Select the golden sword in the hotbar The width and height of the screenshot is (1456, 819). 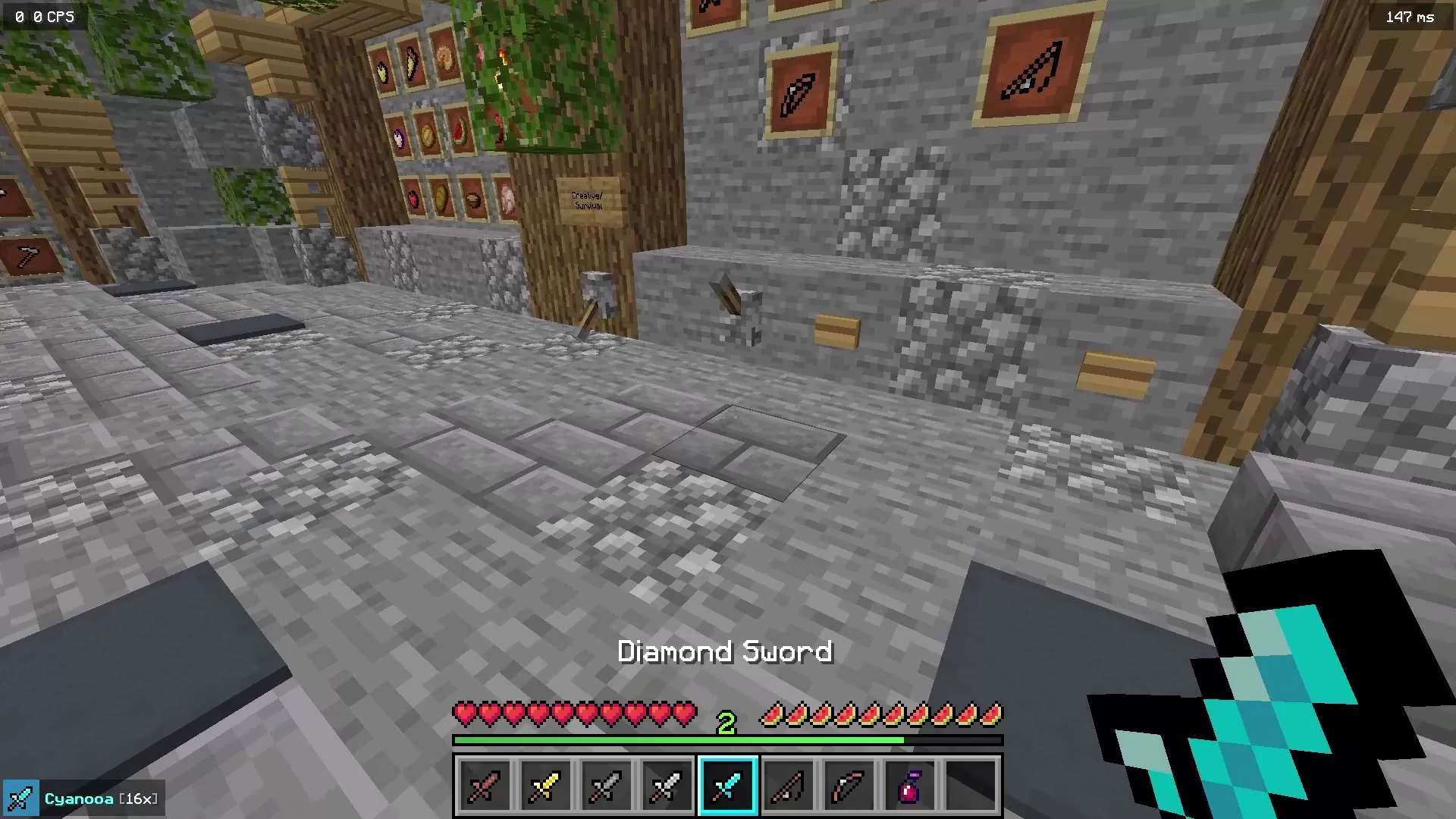click(x=545, y=785)
